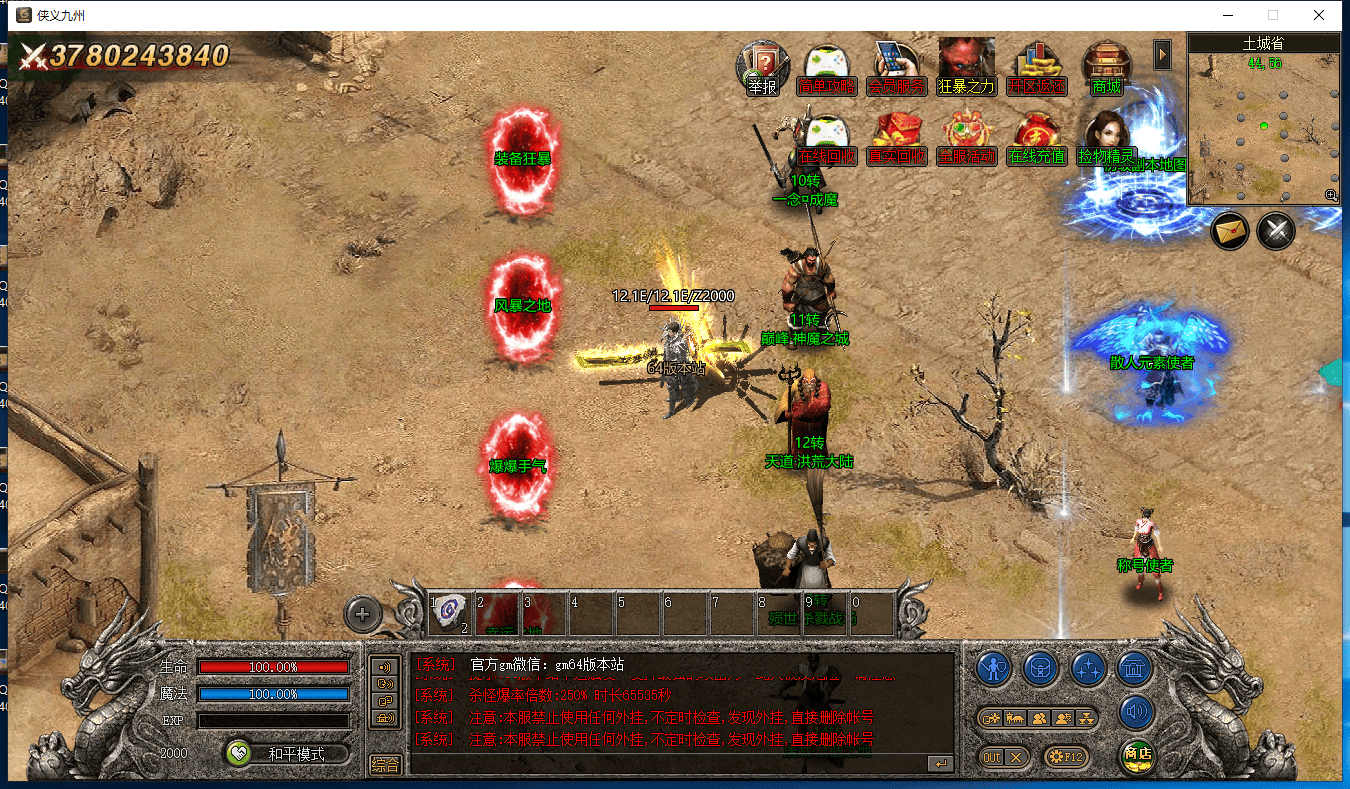This screenshot has height=789, width=1350.
Task: Open the 开区返还 rebate icon
Action: click(1037, 67)
